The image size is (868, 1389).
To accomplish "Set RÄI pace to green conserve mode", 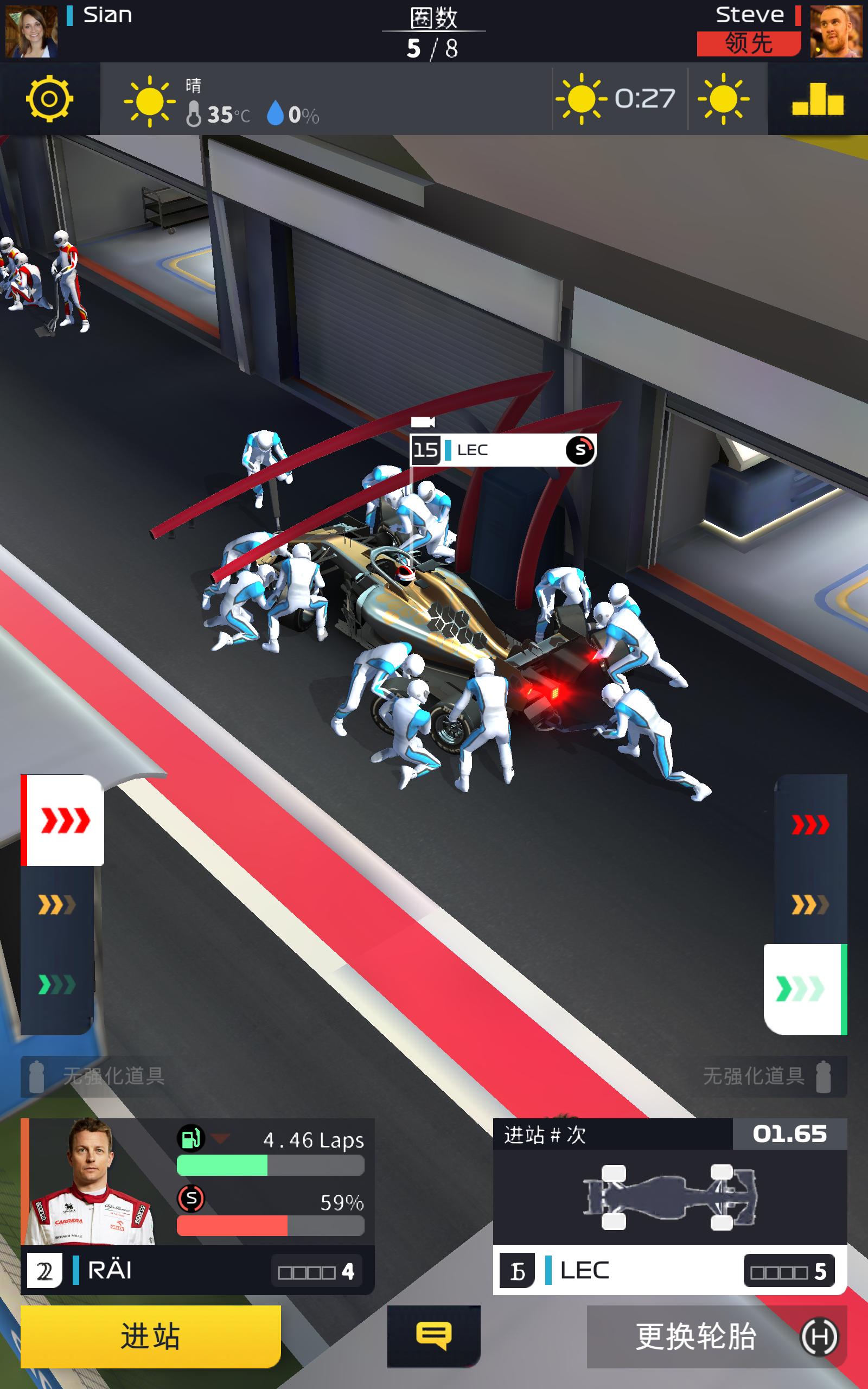I will click(57, 985).
